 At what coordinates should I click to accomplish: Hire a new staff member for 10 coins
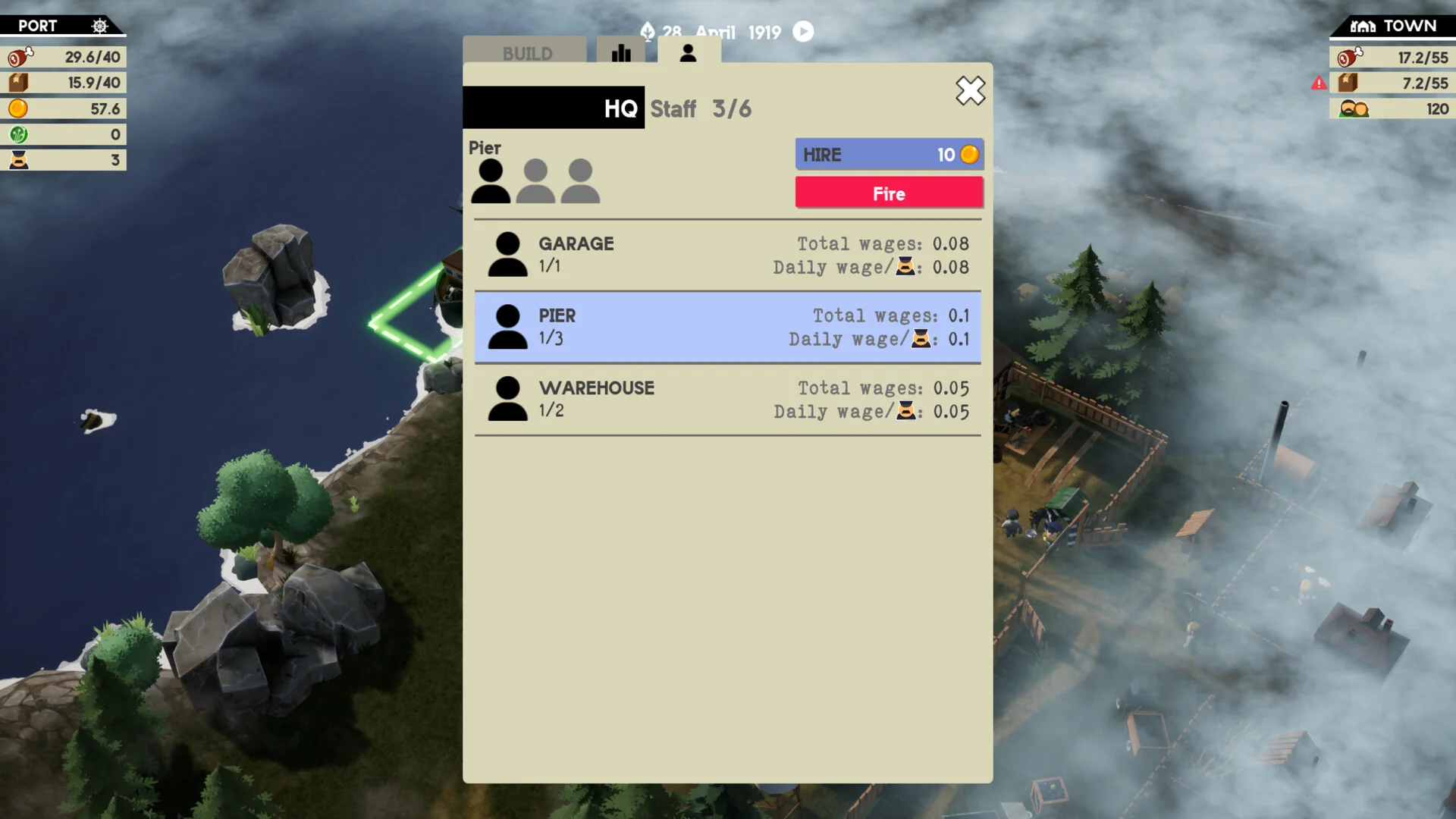889,155
